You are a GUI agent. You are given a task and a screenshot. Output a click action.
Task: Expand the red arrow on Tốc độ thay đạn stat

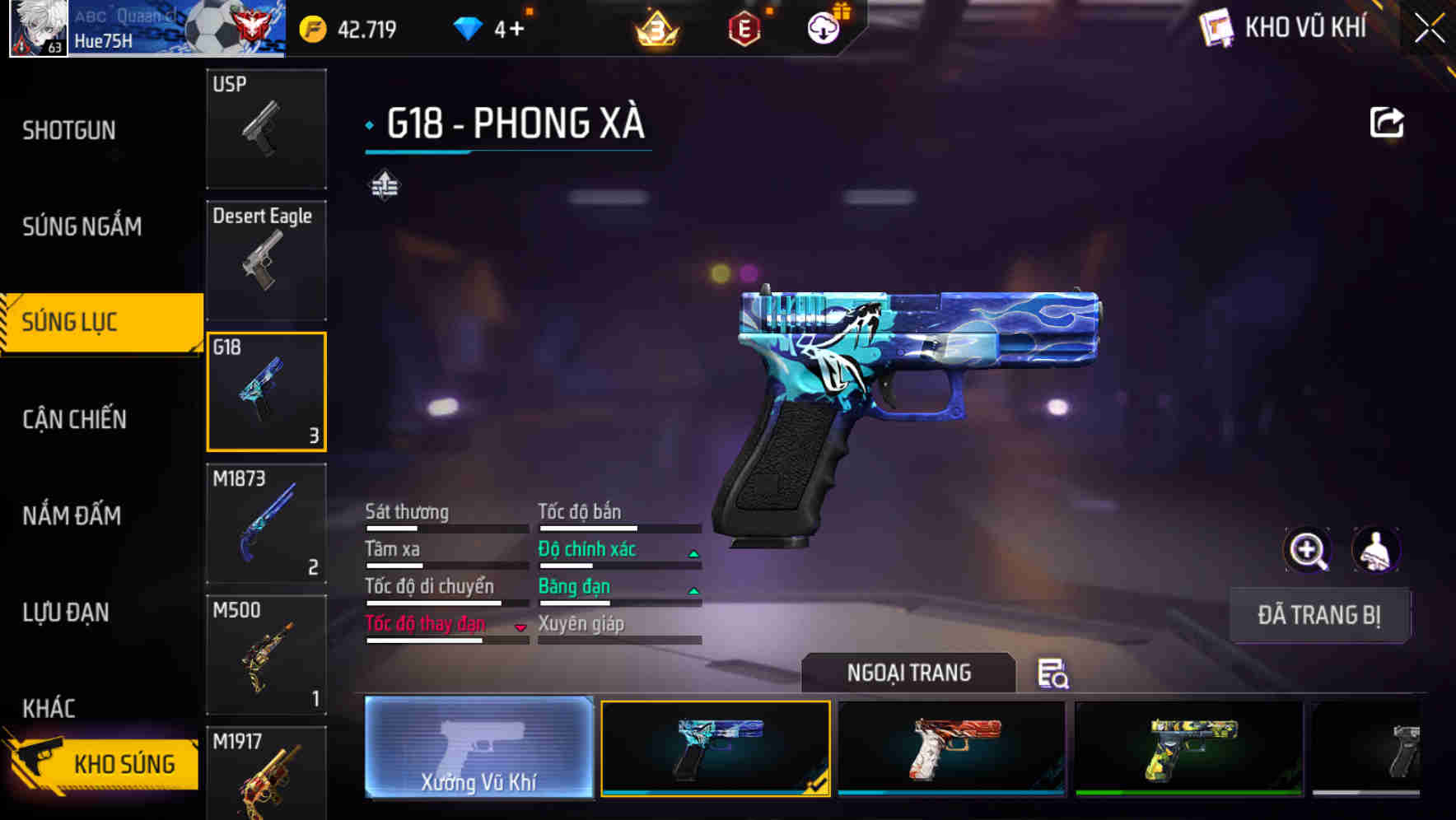click(520, 628)
